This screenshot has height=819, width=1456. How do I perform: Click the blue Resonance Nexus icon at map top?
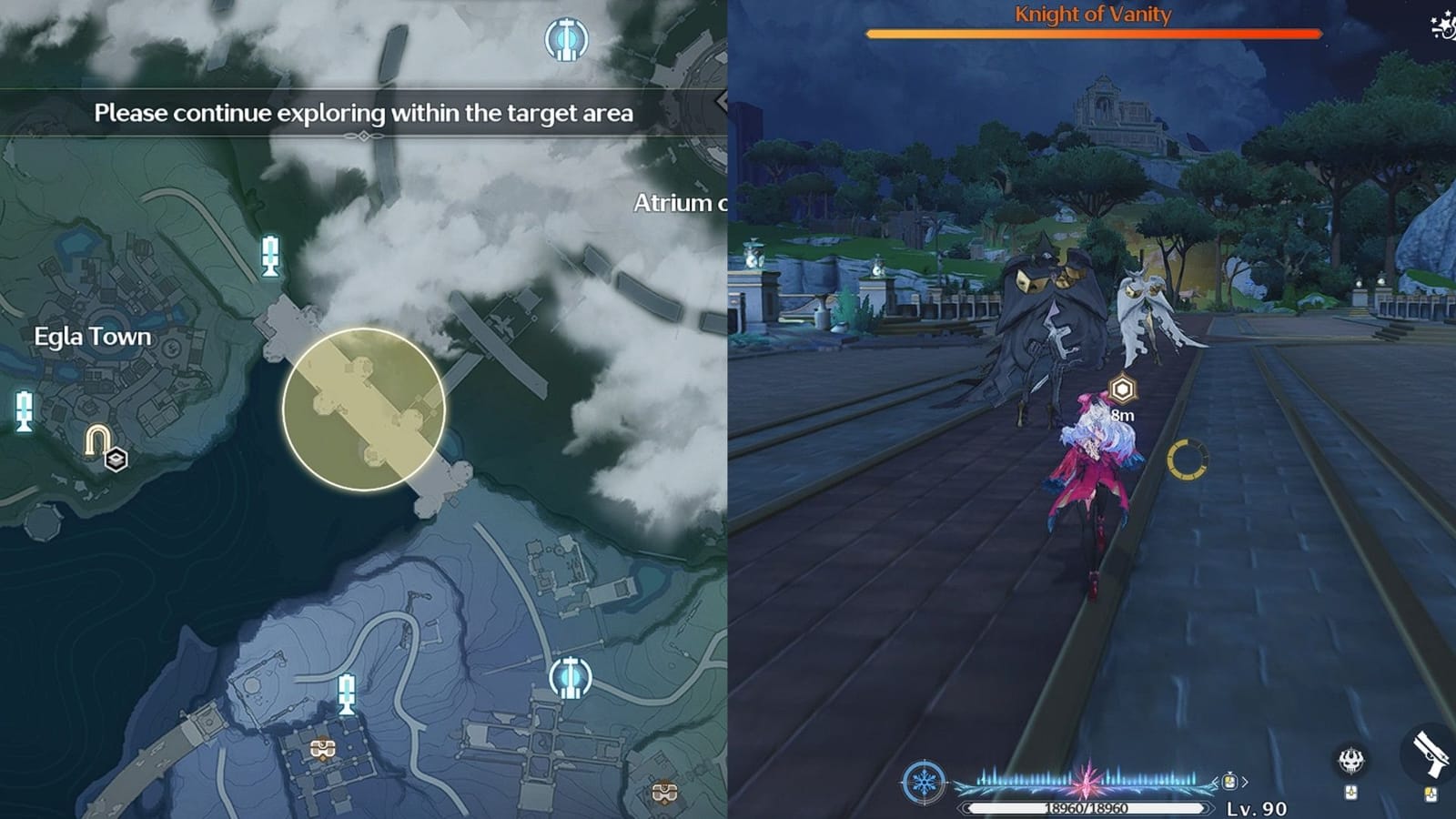(x=566, y=38)
